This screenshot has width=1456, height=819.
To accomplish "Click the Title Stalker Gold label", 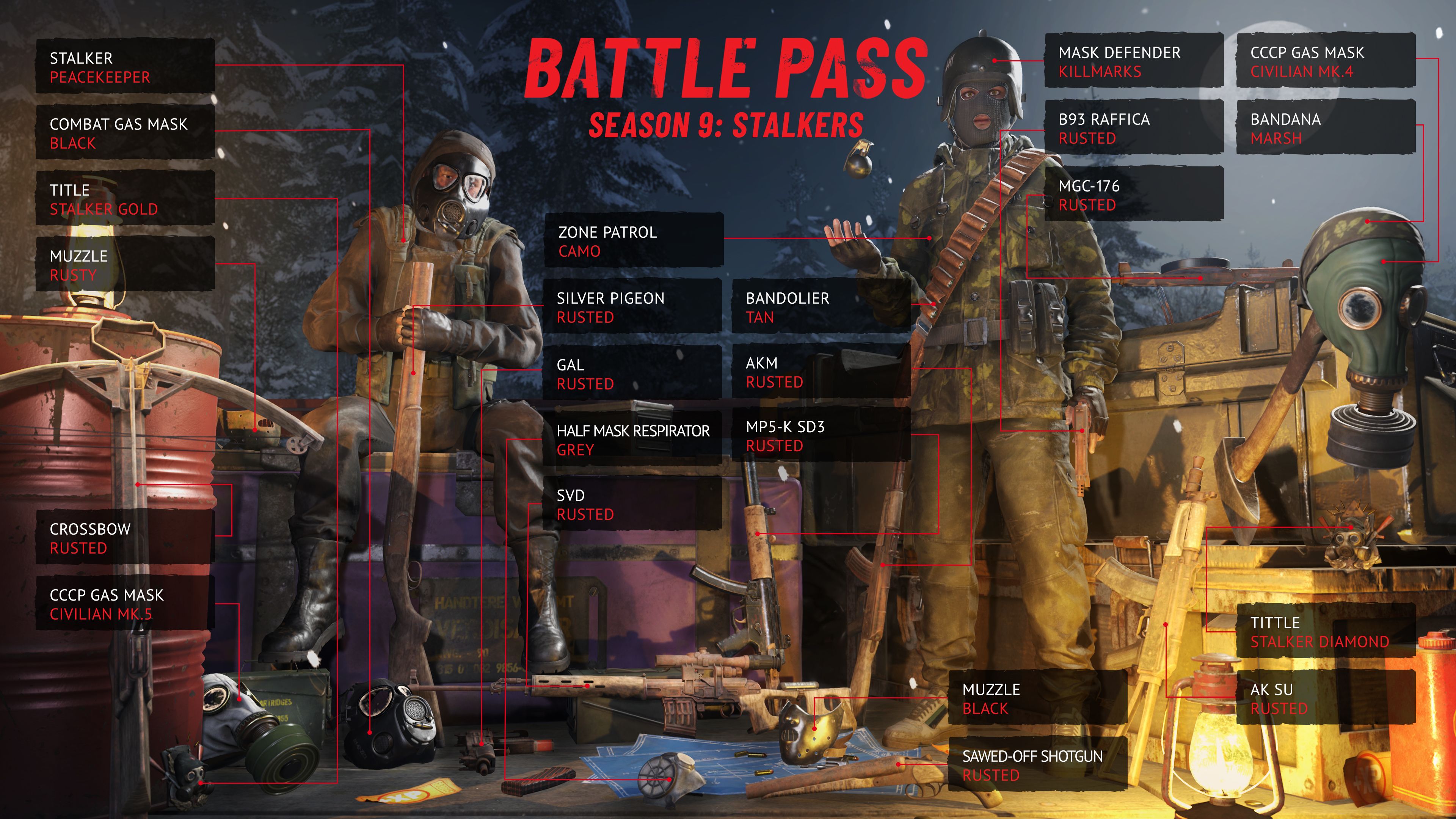I will (x=125, y=199).
